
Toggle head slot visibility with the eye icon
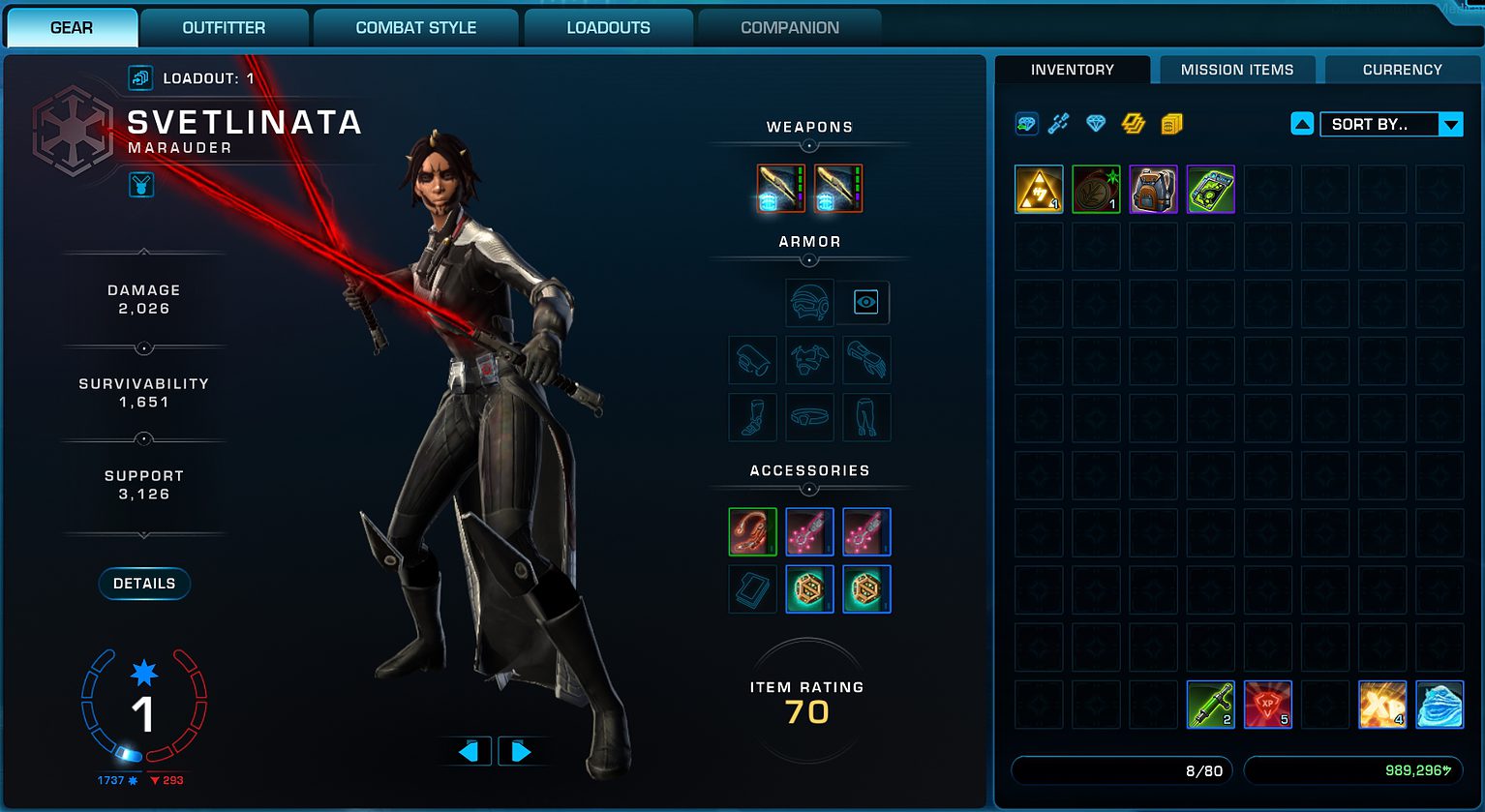[x=864, y=302]
